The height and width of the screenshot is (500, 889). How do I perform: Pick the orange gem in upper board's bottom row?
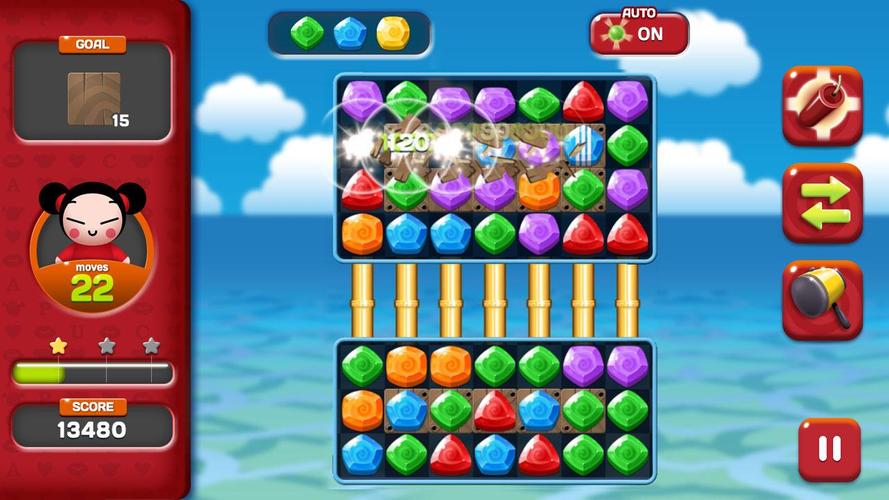362,233
